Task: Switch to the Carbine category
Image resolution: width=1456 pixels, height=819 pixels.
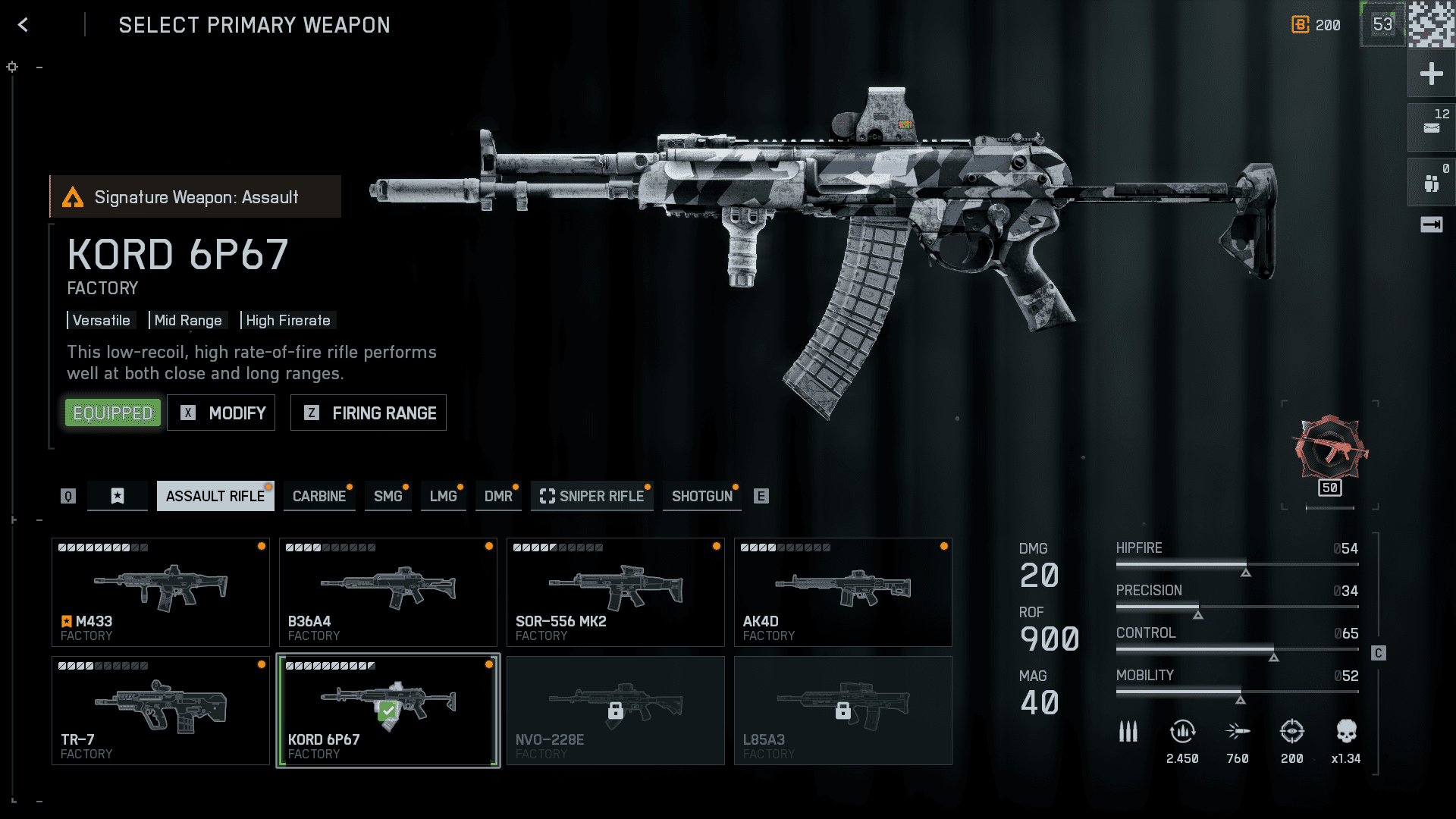Action: point(319,496)
